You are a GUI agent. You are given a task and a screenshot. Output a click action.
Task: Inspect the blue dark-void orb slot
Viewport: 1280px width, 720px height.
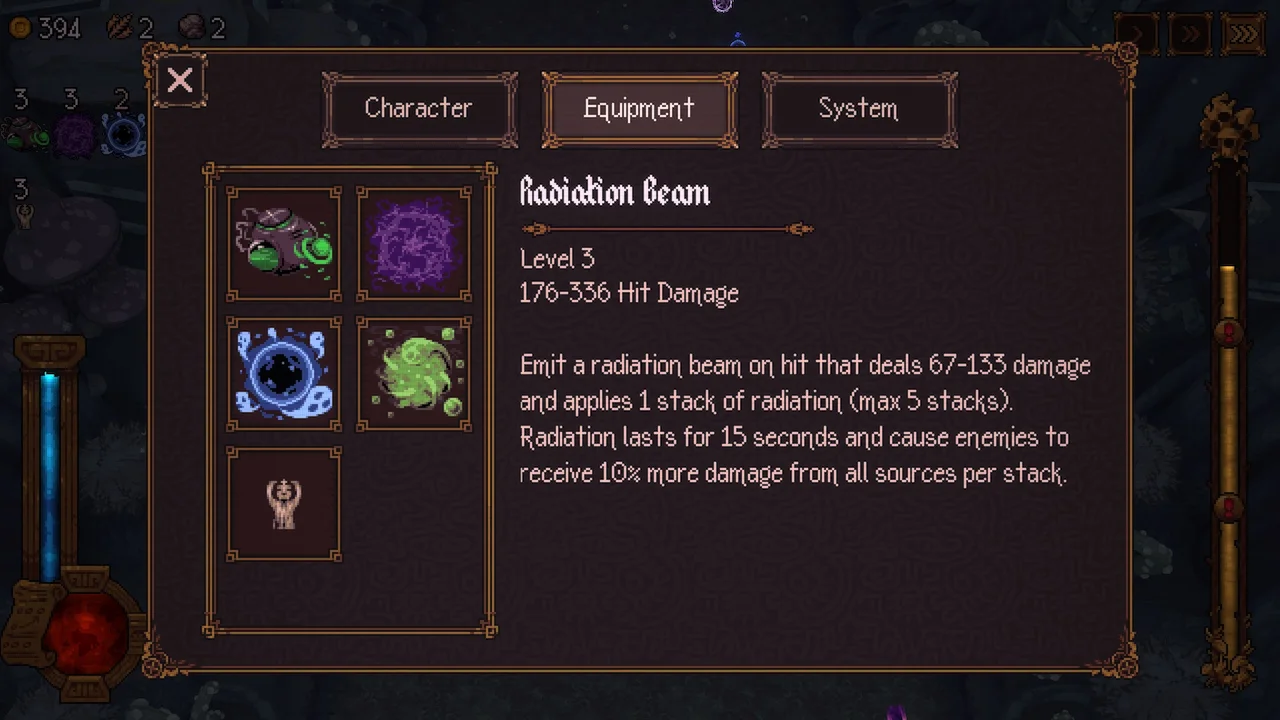(284, 373)
